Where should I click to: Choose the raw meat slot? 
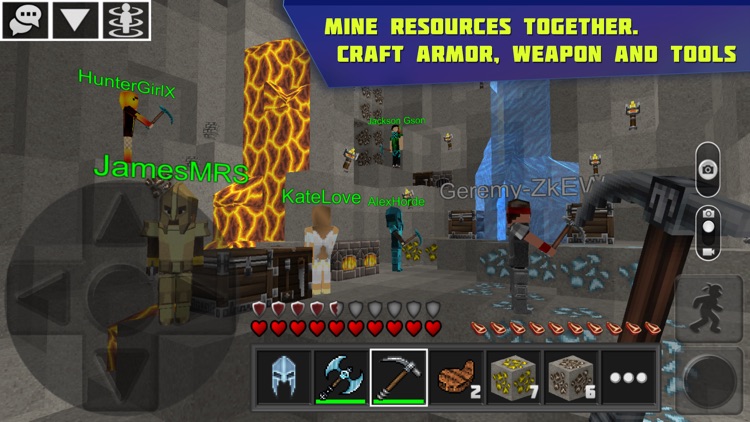tap(457, 377)
